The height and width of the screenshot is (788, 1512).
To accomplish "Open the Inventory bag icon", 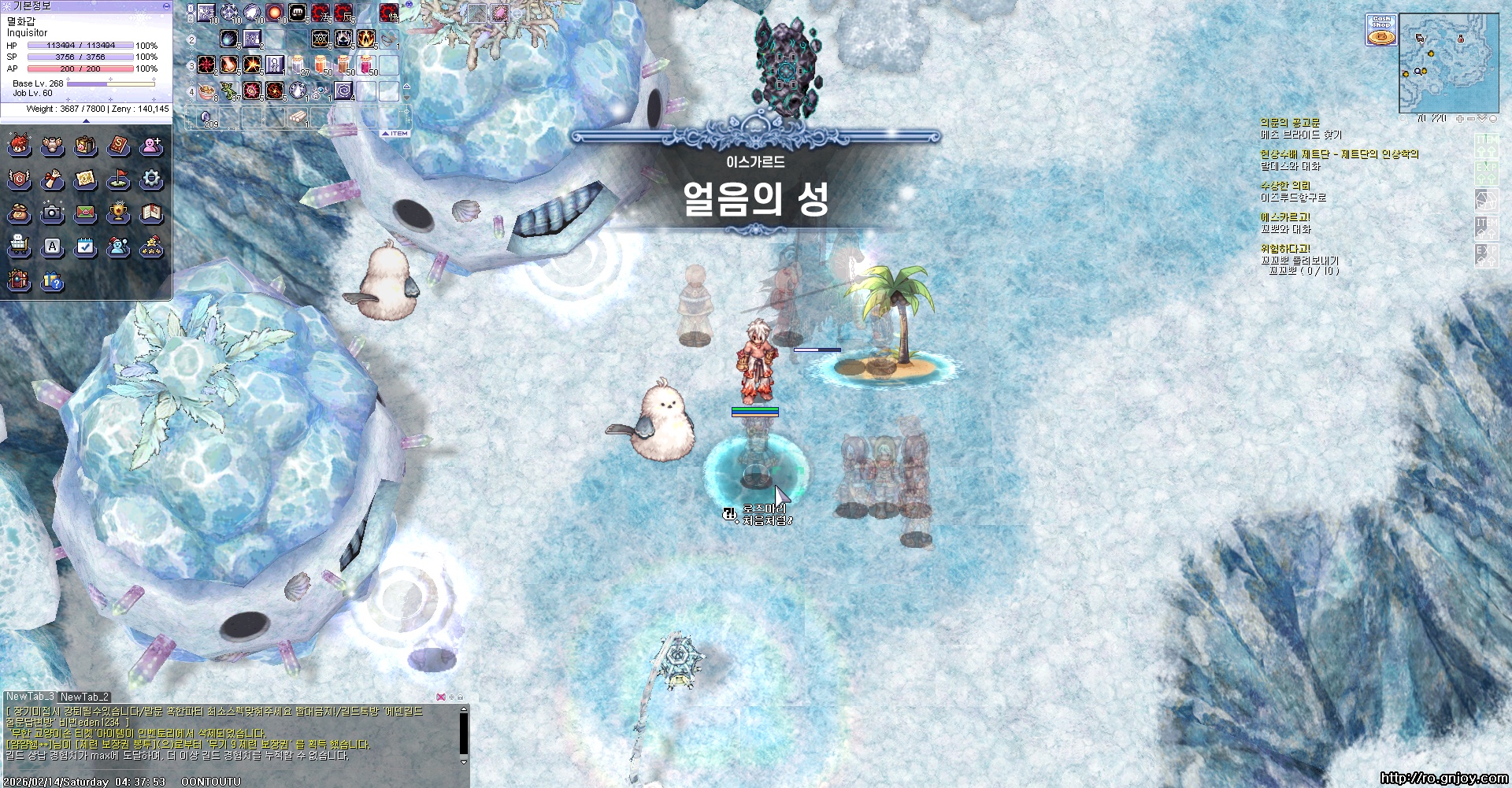I will click(86, 146).
